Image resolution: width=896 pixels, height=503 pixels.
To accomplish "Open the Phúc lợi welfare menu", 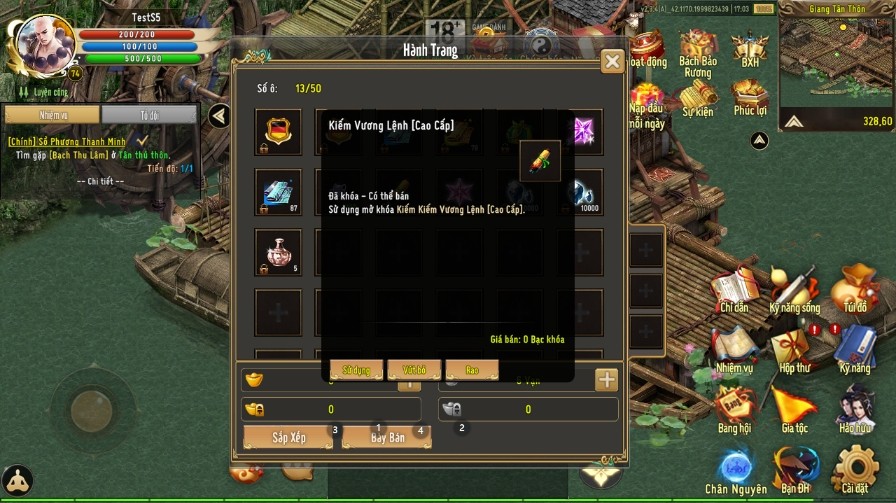I will (749, 98).
